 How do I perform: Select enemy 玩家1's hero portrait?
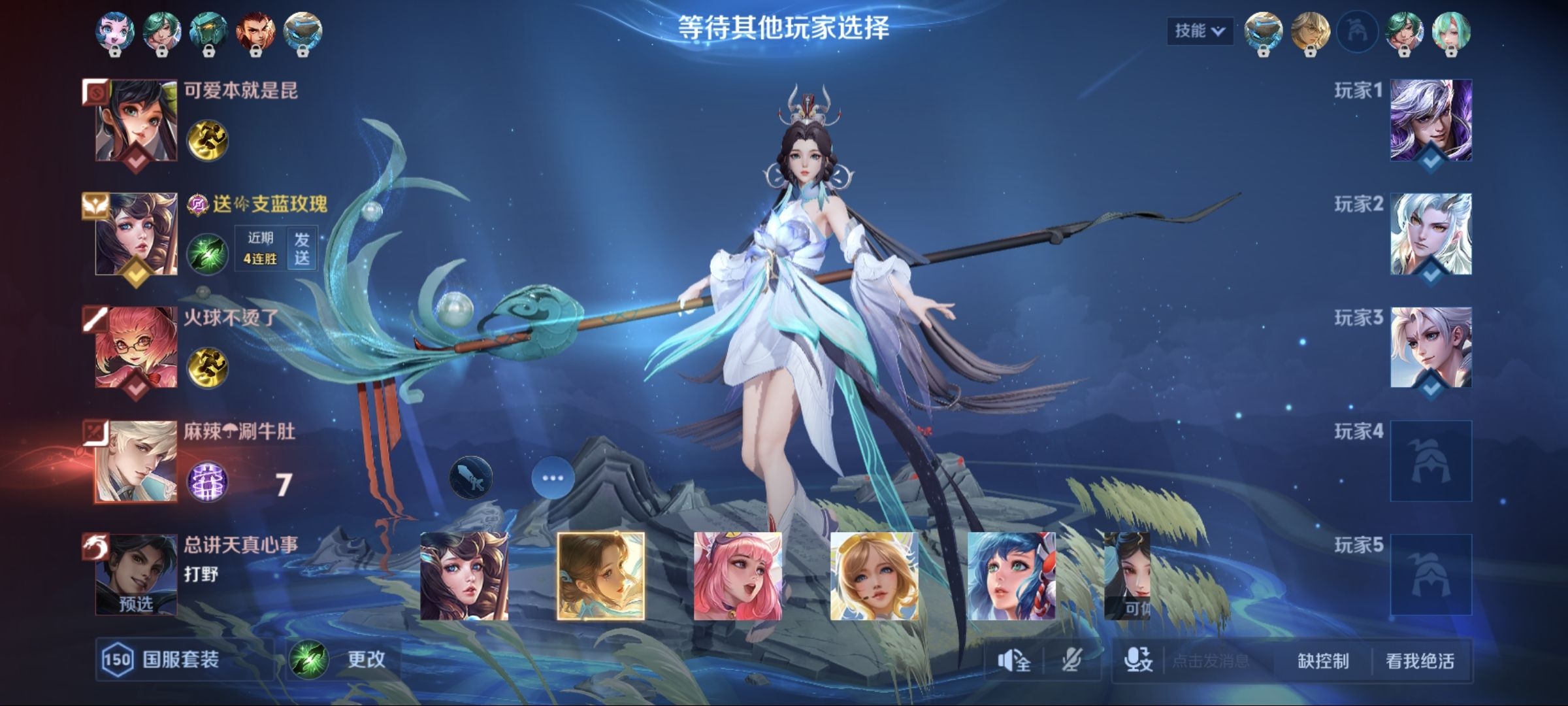(1431, 120)
